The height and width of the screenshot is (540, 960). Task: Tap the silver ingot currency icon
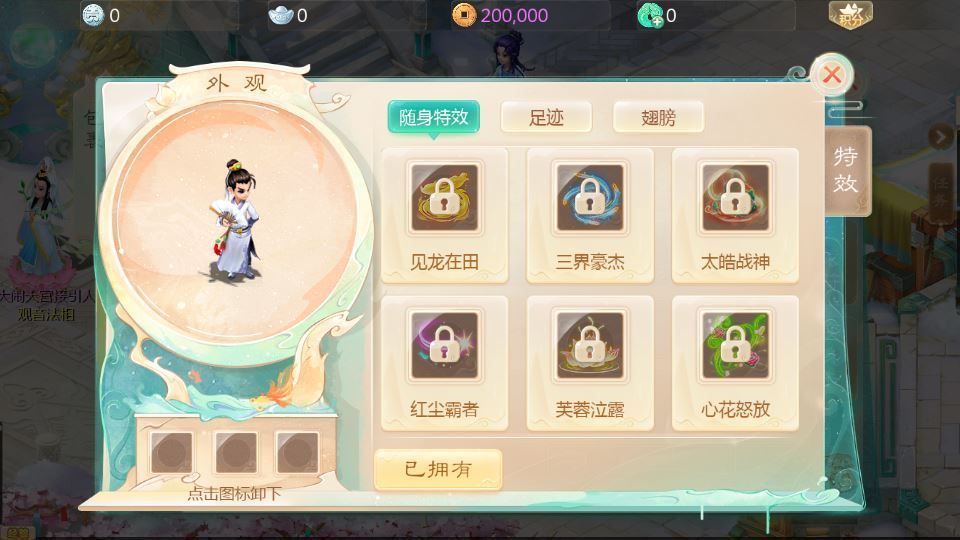pos(281,15)
